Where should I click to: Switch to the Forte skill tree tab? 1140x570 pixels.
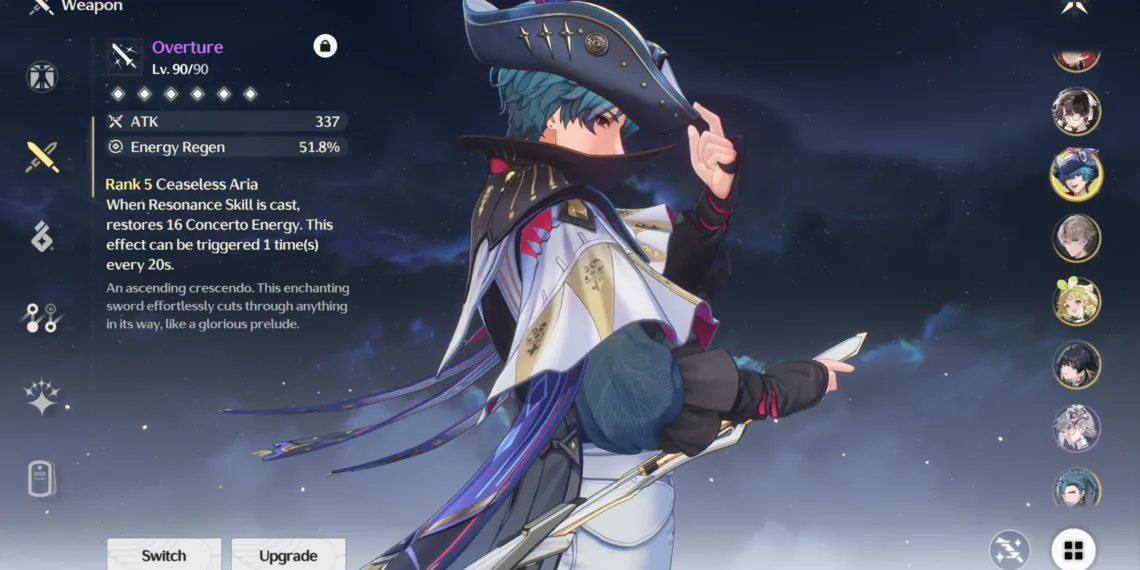click(x=42, y=318)
